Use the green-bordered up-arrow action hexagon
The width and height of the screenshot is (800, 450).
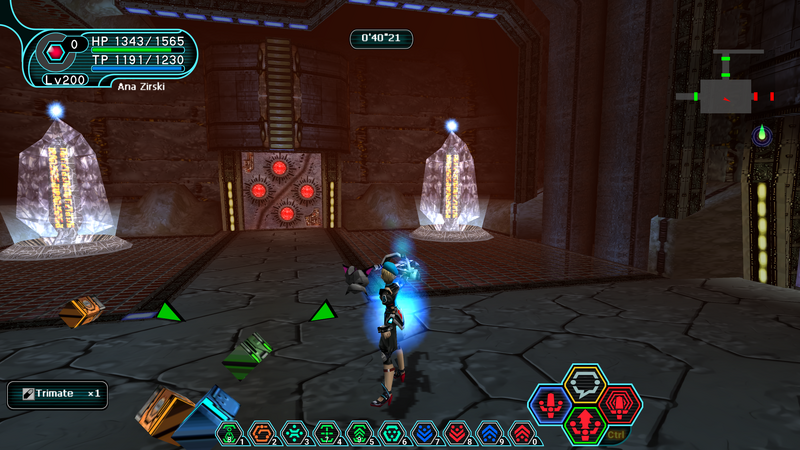585,425
